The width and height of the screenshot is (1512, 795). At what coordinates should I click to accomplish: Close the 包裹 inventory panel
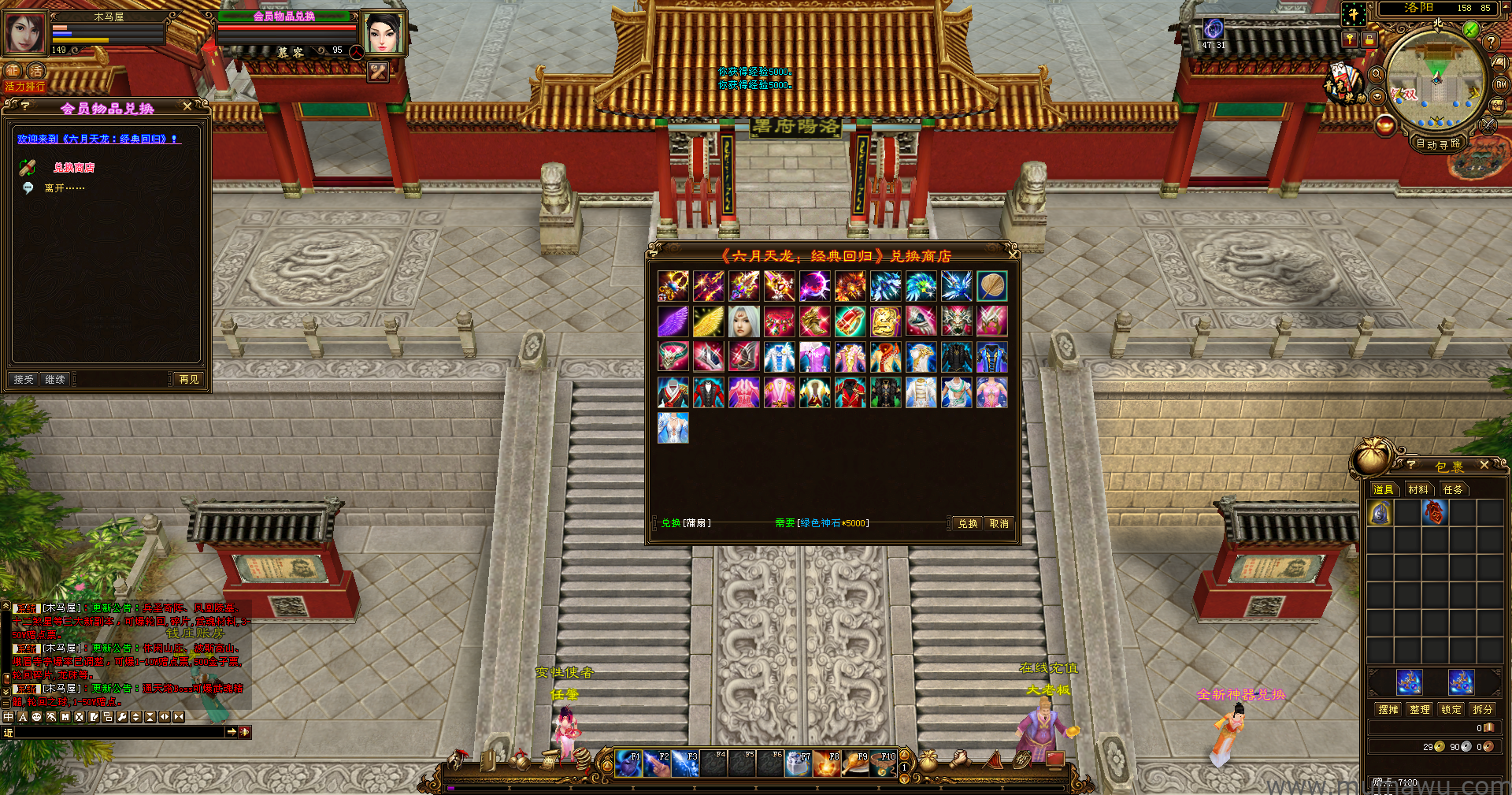coord(1484,466)
